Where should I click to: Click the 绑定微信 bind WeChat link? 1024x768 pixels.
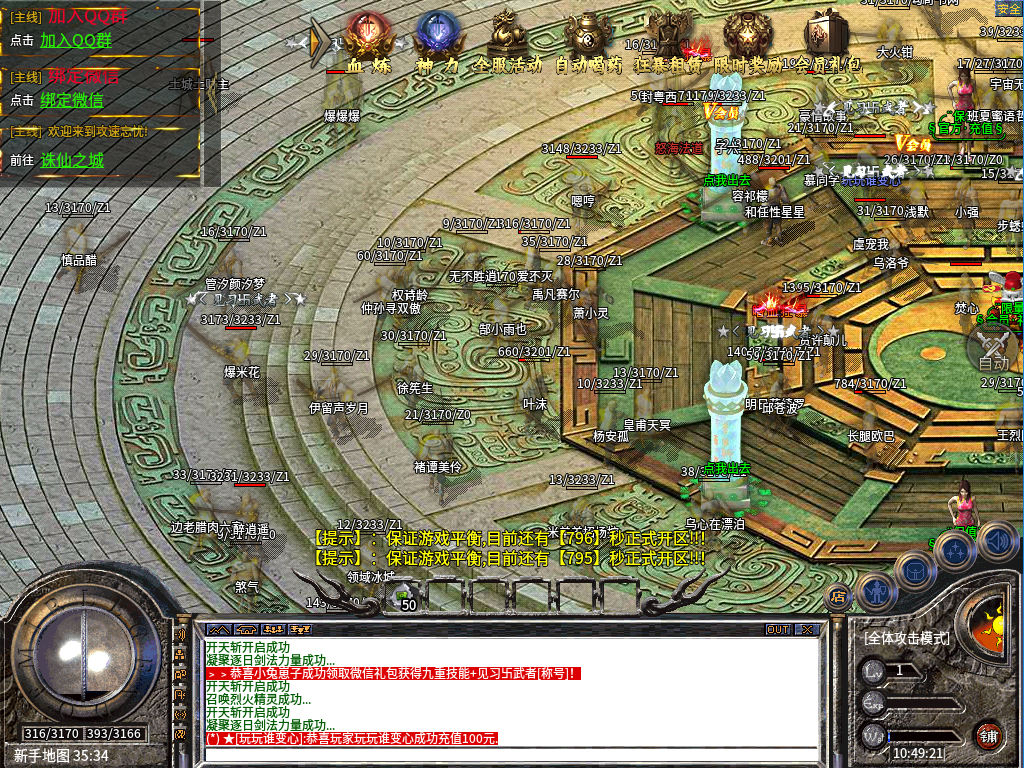(71, 100)
